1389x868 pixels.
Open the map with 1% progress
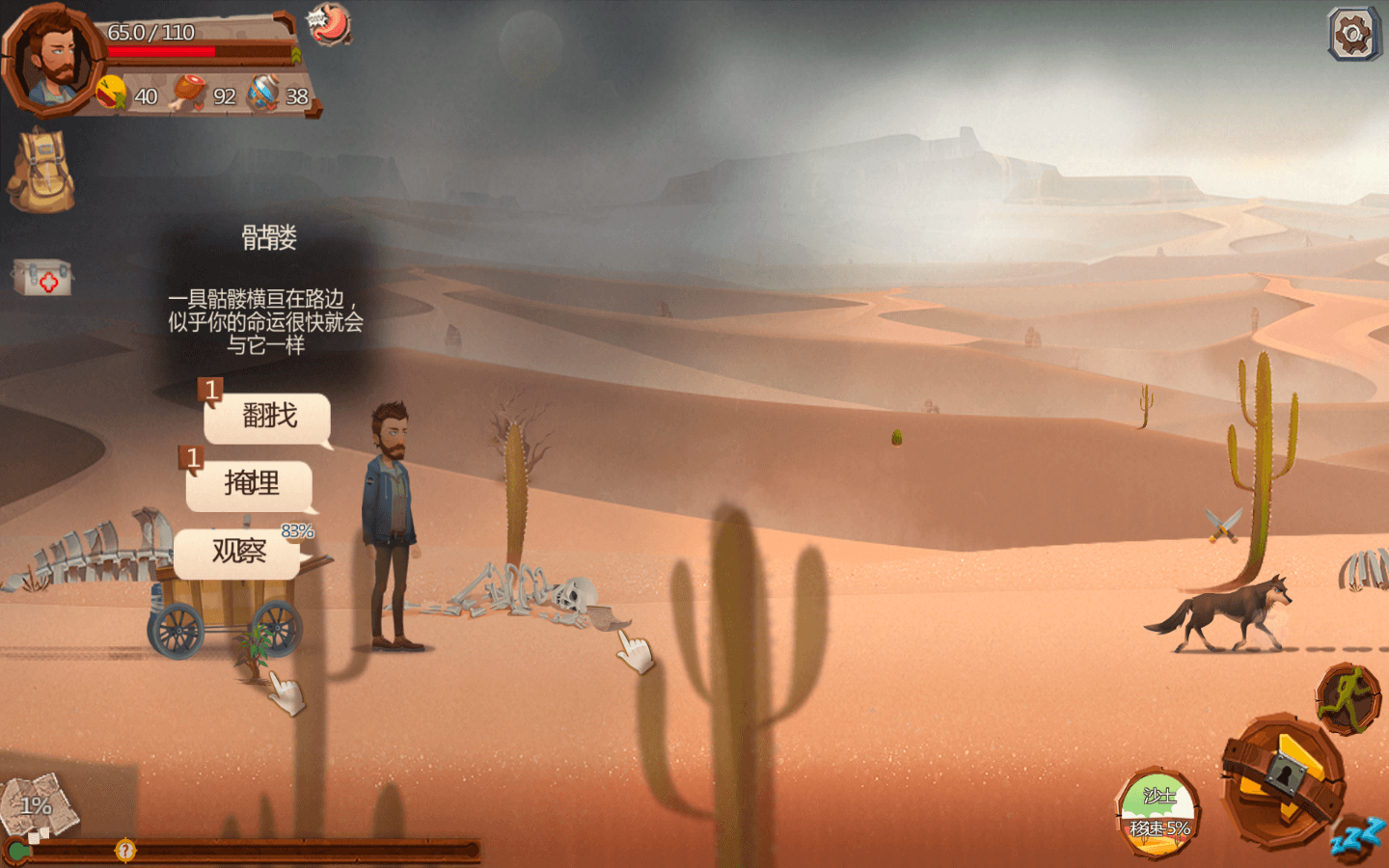point(39,805)
